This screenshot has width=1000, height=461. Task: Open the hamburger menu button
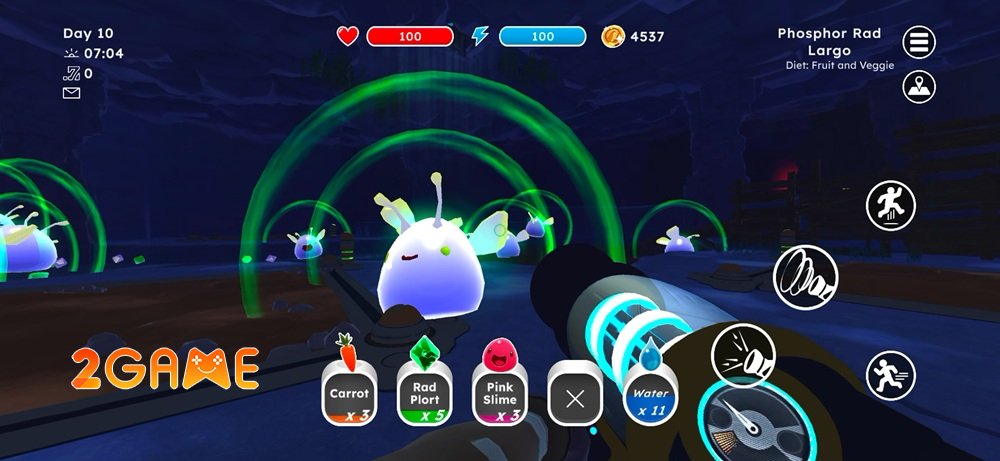[919, 43]
